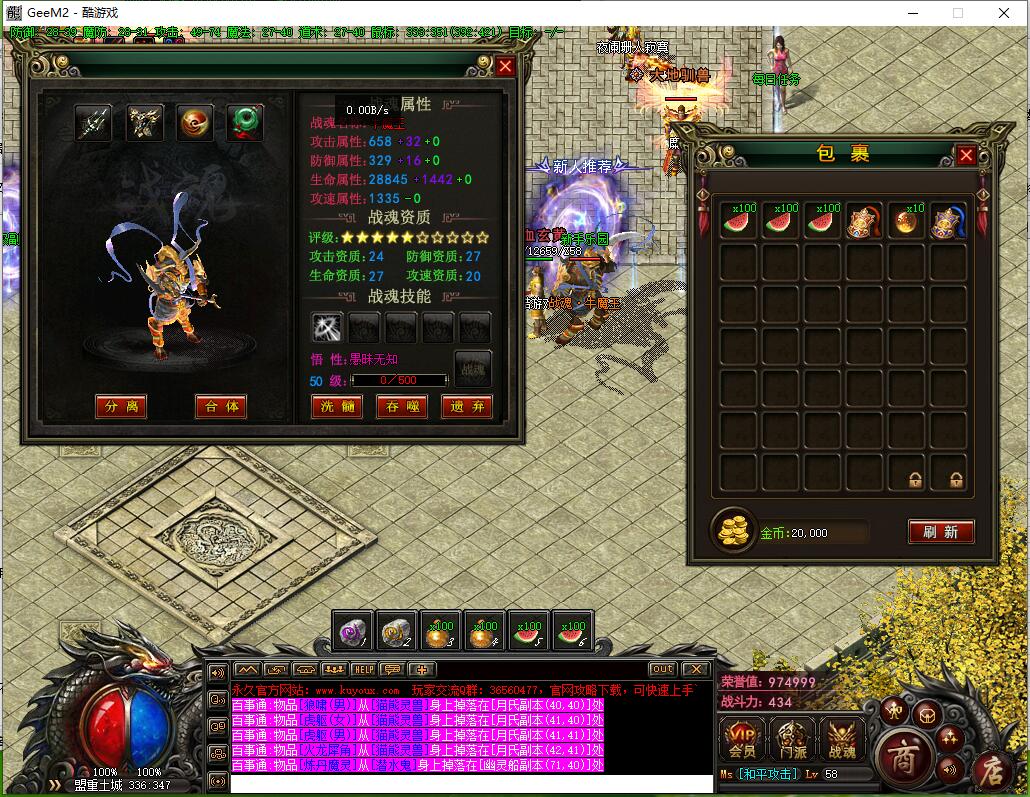The width and height of the screenshot is (1030, 797).
Task: Refresh the bag with 刷新
Action: (x=941, y=532)
